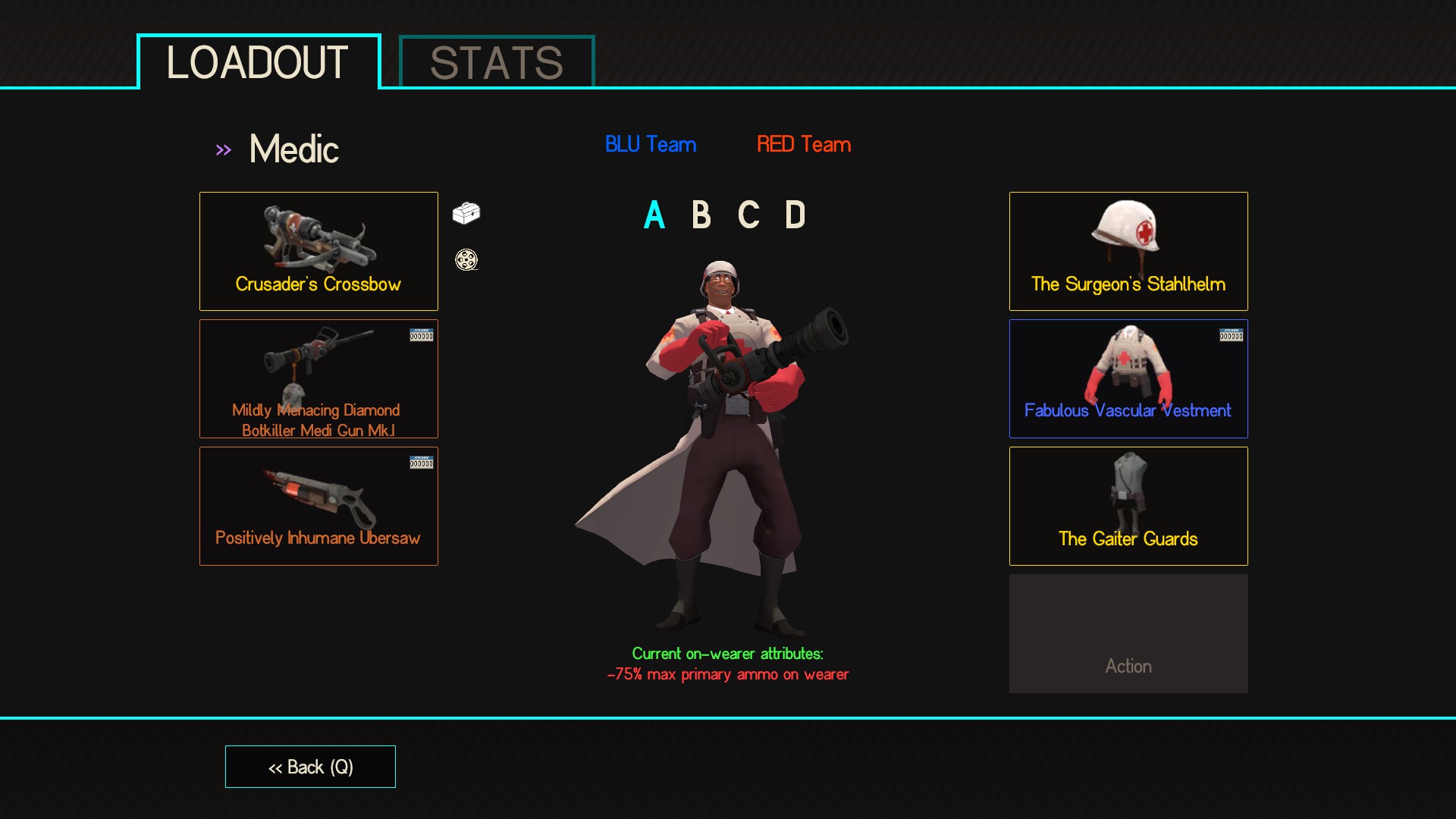Image resolution: width=1456 pixels, height=819 pixels.
Task: Select loadout preset A
Action: 654,215
